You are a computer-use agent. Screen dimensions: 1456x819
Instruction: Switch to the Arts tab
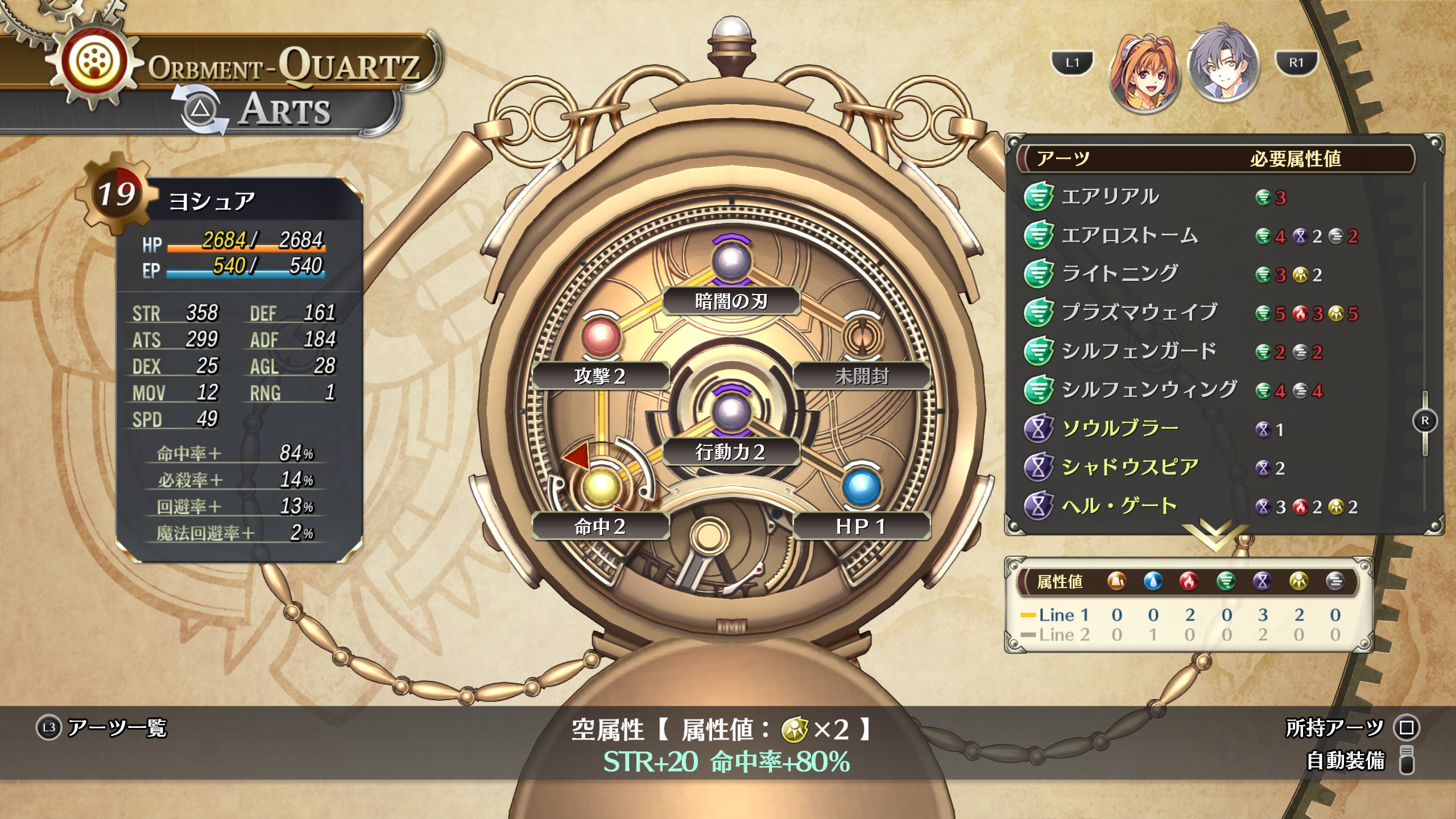[284, 110]
